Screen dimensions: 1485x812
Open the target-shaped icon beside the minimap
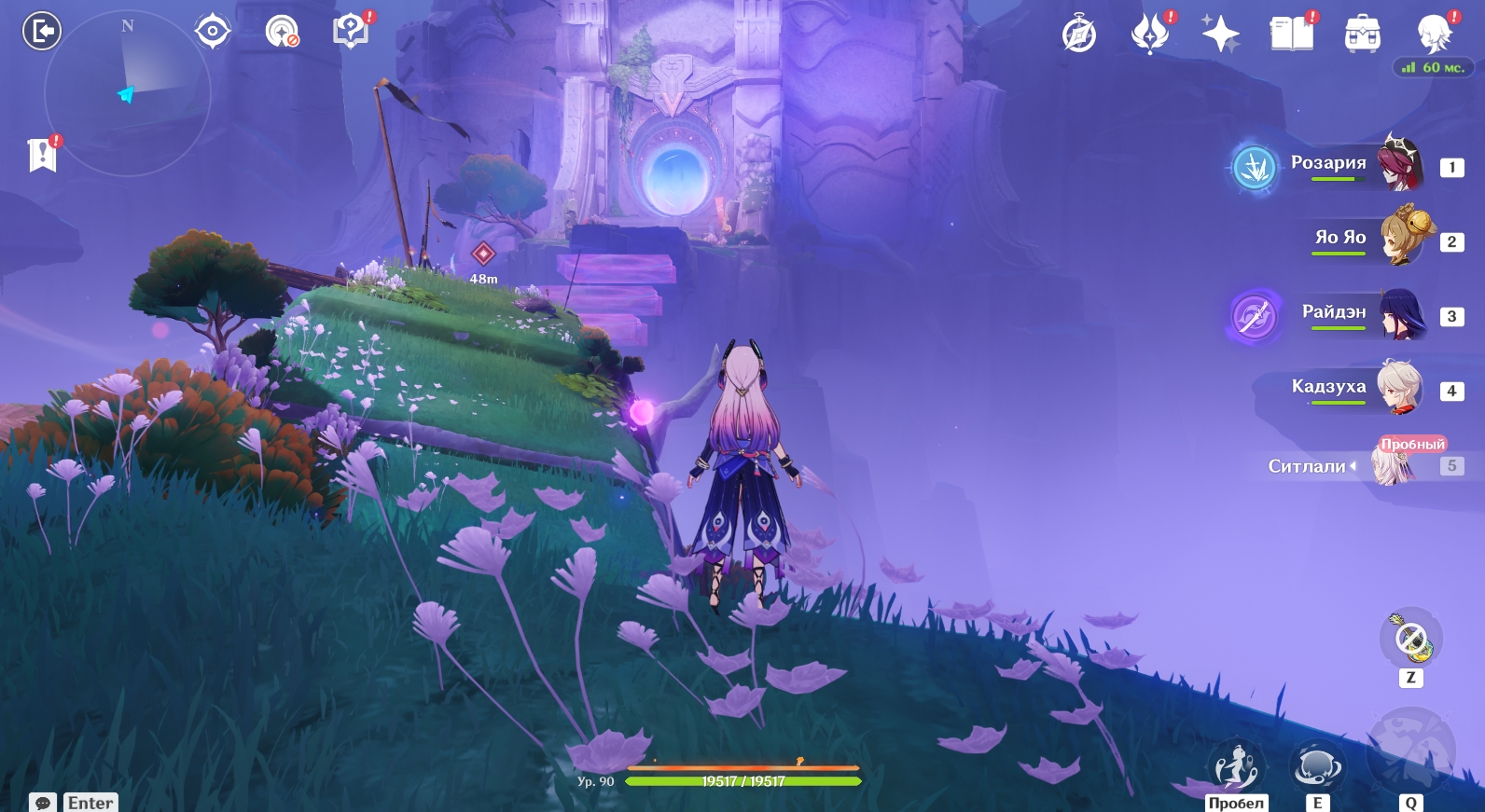[213, 31]
